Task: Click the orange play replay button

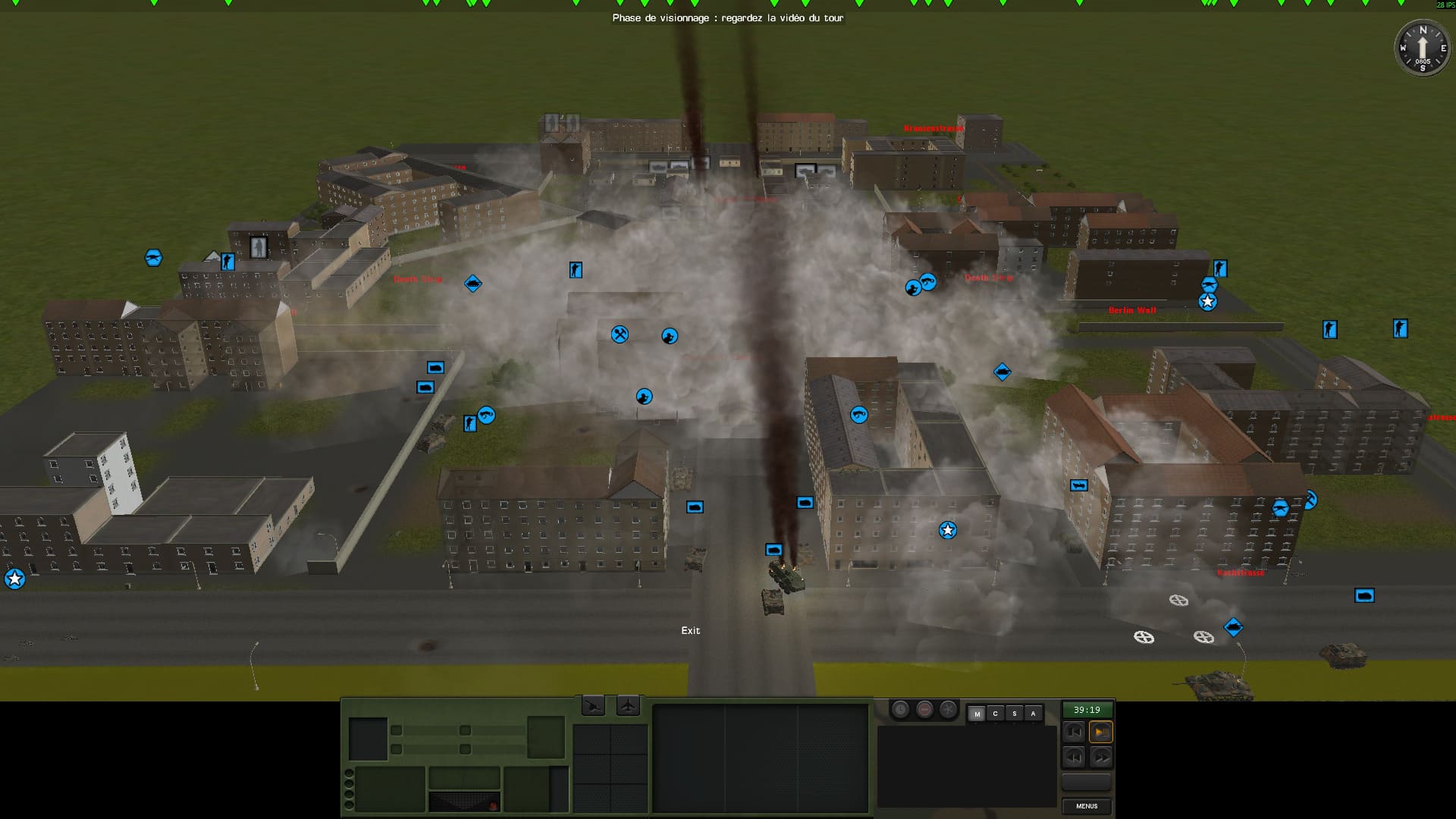Action: [x=1100, y=732]
